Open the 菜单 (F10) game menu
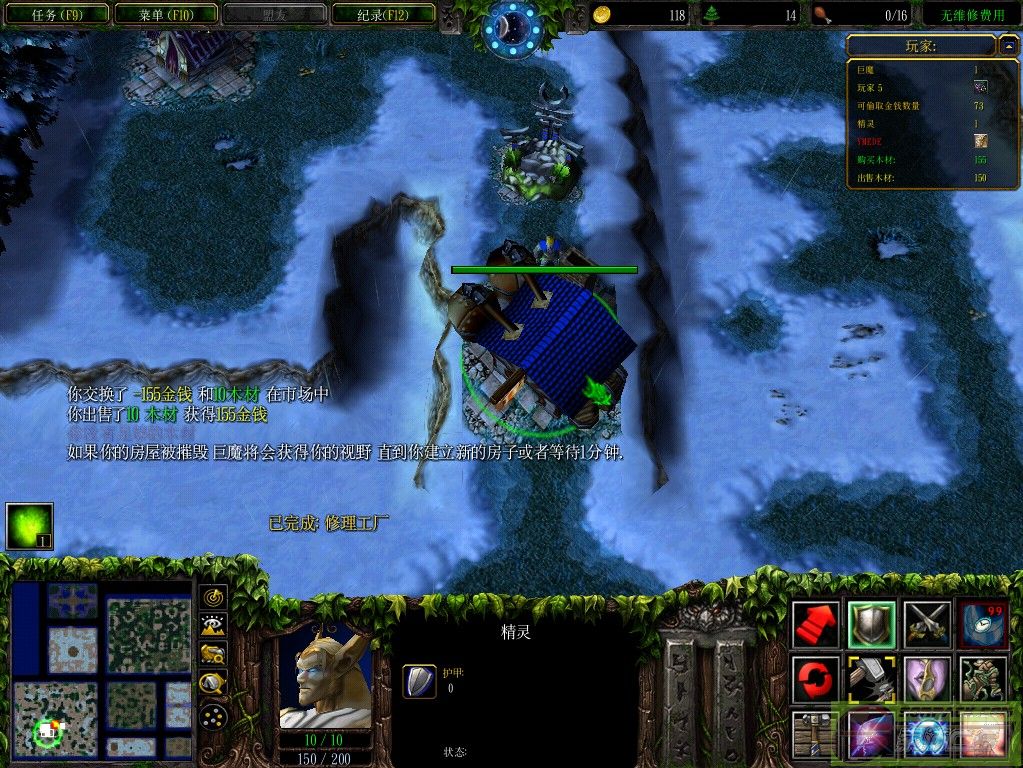Image resolution: width=1023 pixels, height=768 pixels. tap(164, 14)
